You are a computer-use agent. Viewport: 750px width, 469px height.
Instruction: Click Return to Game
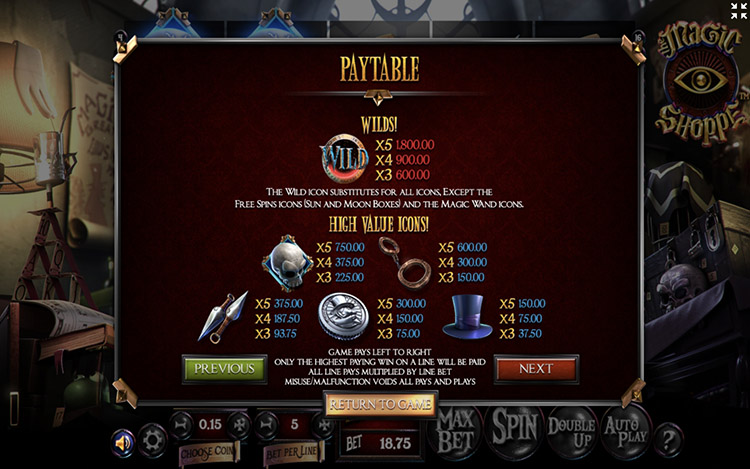click(380, 405)
